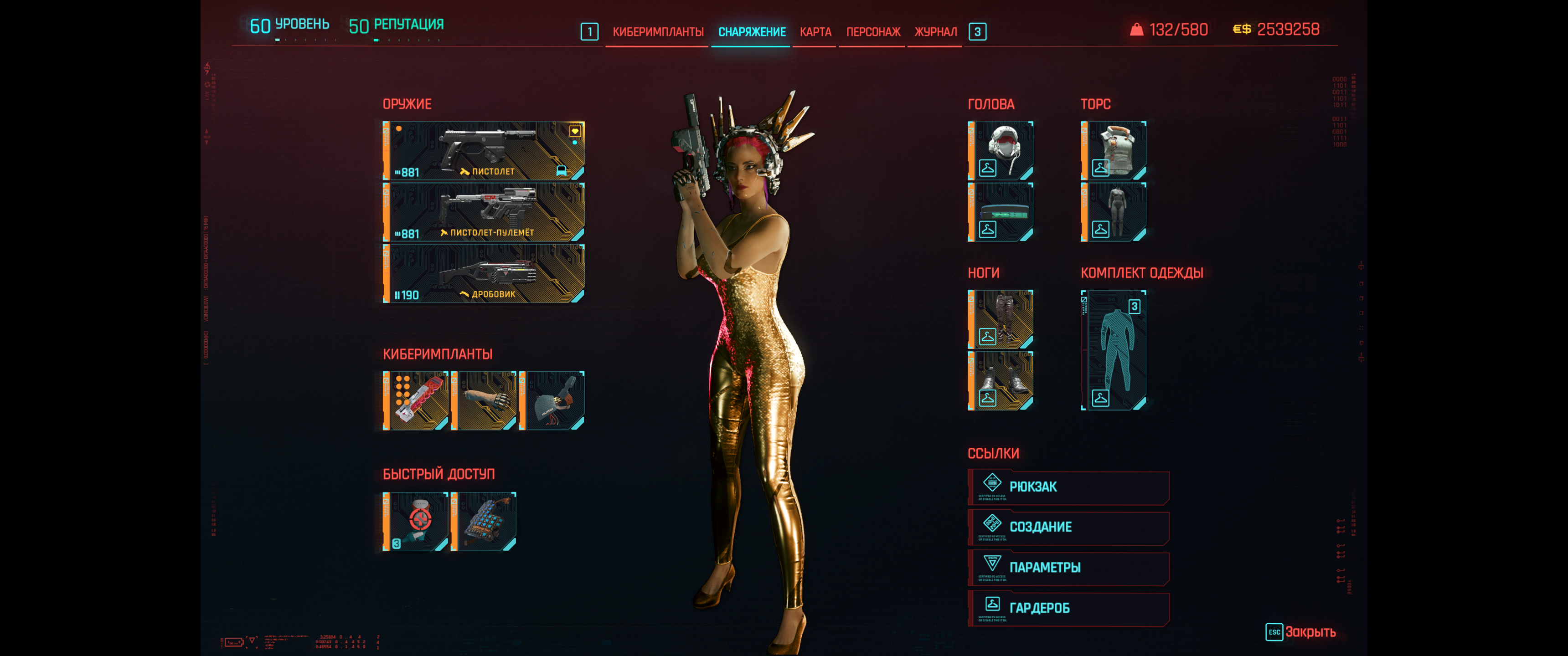
Task: Switch to the Киберимпланты tab
Action: click(657, 31)
